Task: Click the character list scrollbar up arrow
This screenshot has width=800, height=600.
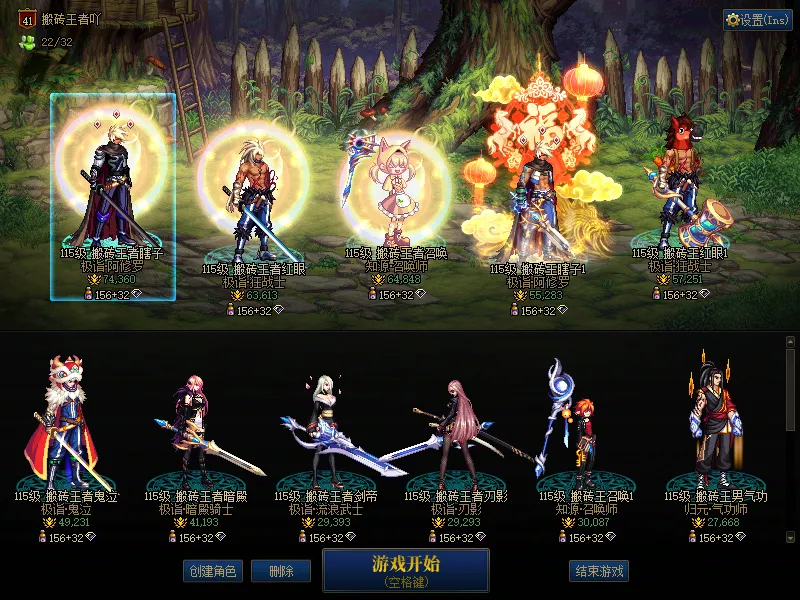Action: (791, 342)
